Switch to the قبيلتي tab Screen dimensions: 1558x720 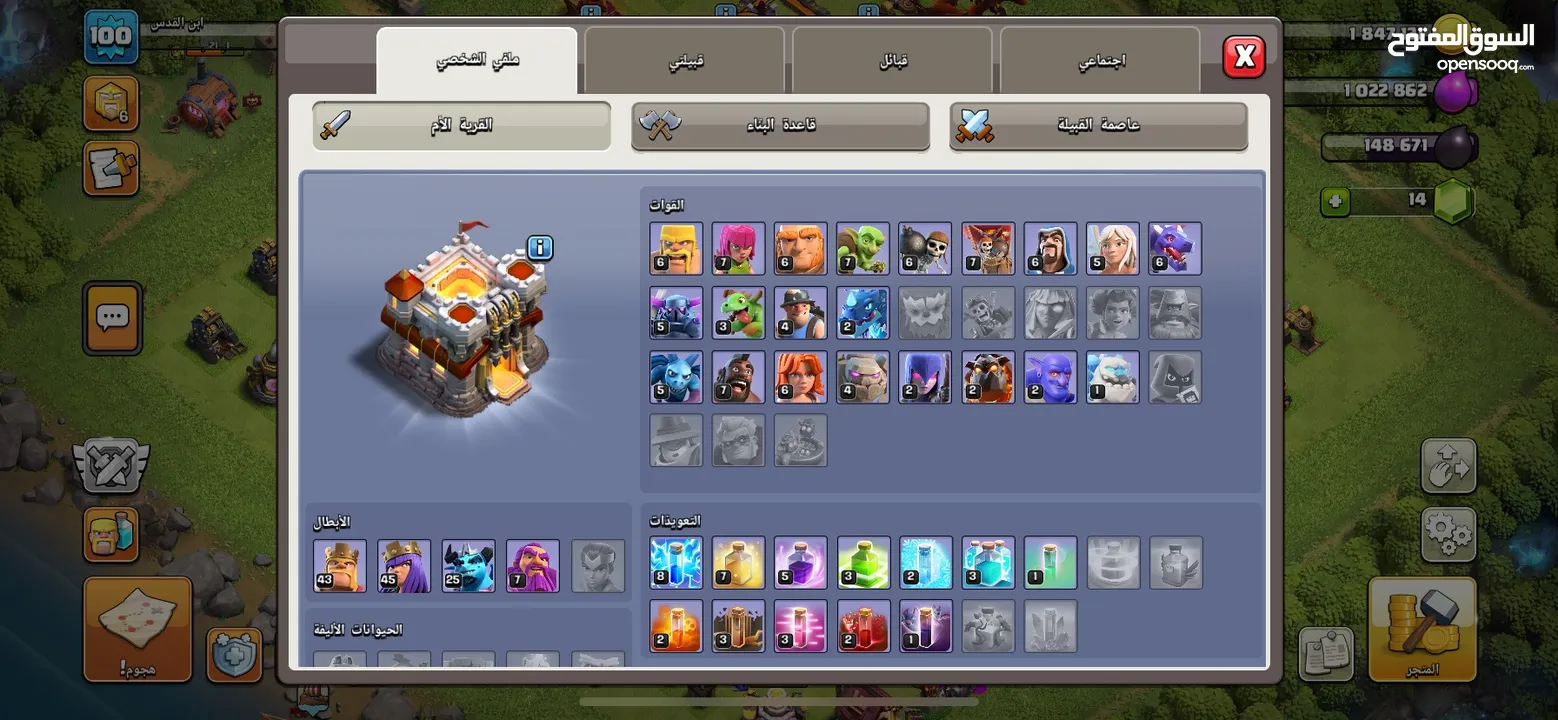click(685, 59)
